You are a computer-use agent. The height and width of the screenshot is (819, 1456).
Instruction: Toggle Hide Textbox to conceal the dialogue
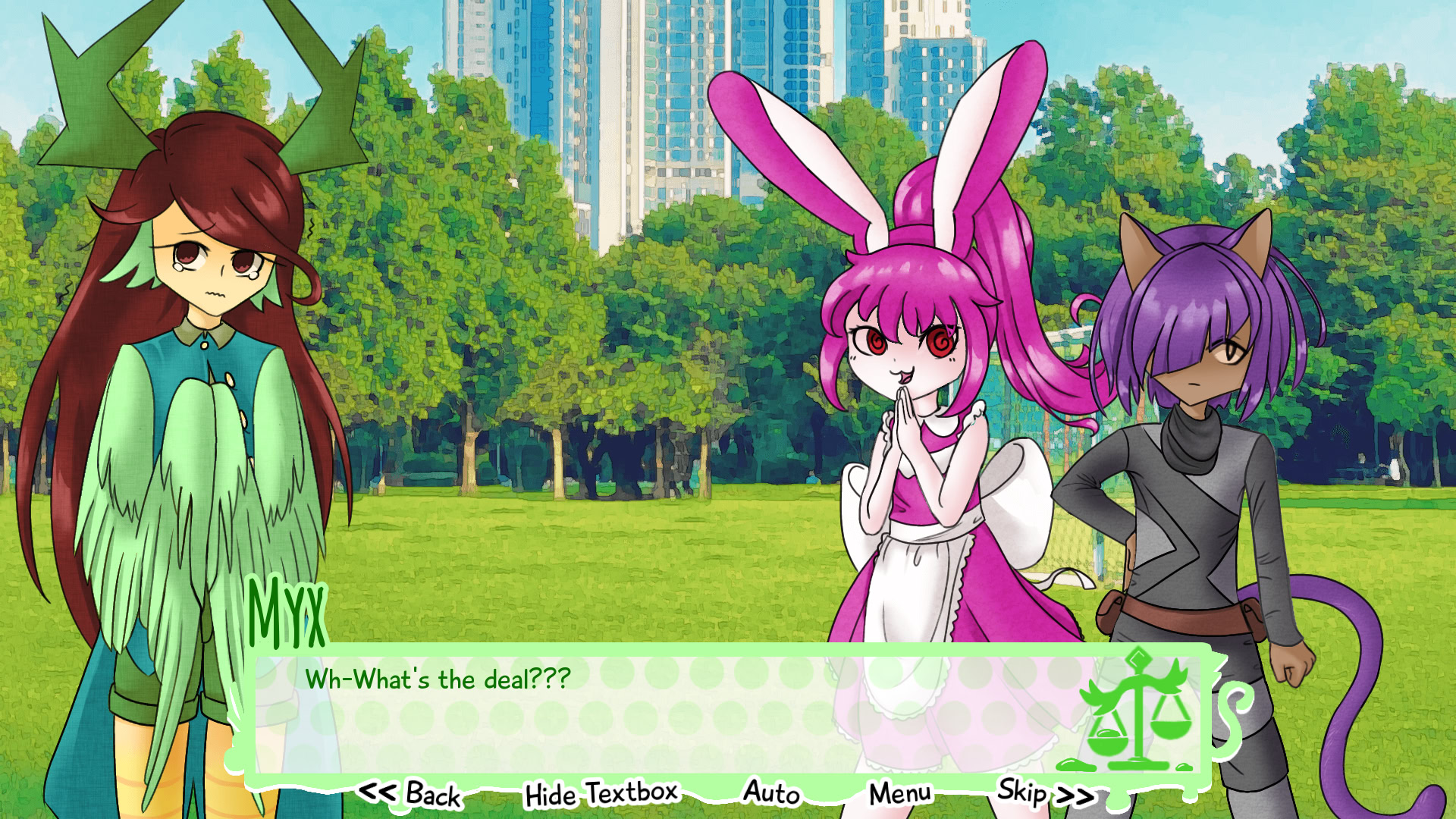pos(601,793)
